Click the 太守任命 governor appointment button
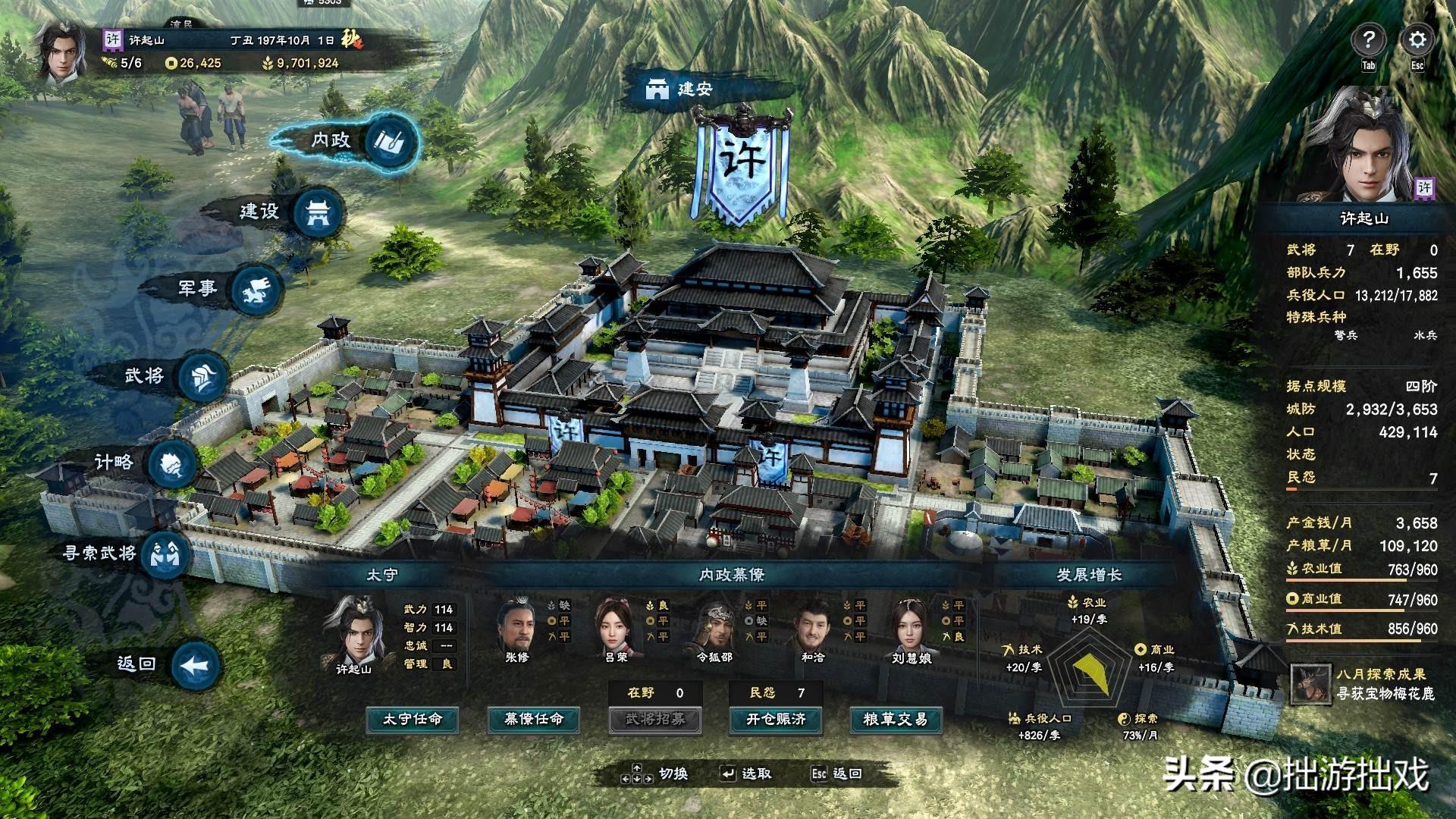The height and width of the screenshot is (819, 1456). point(412,719)
